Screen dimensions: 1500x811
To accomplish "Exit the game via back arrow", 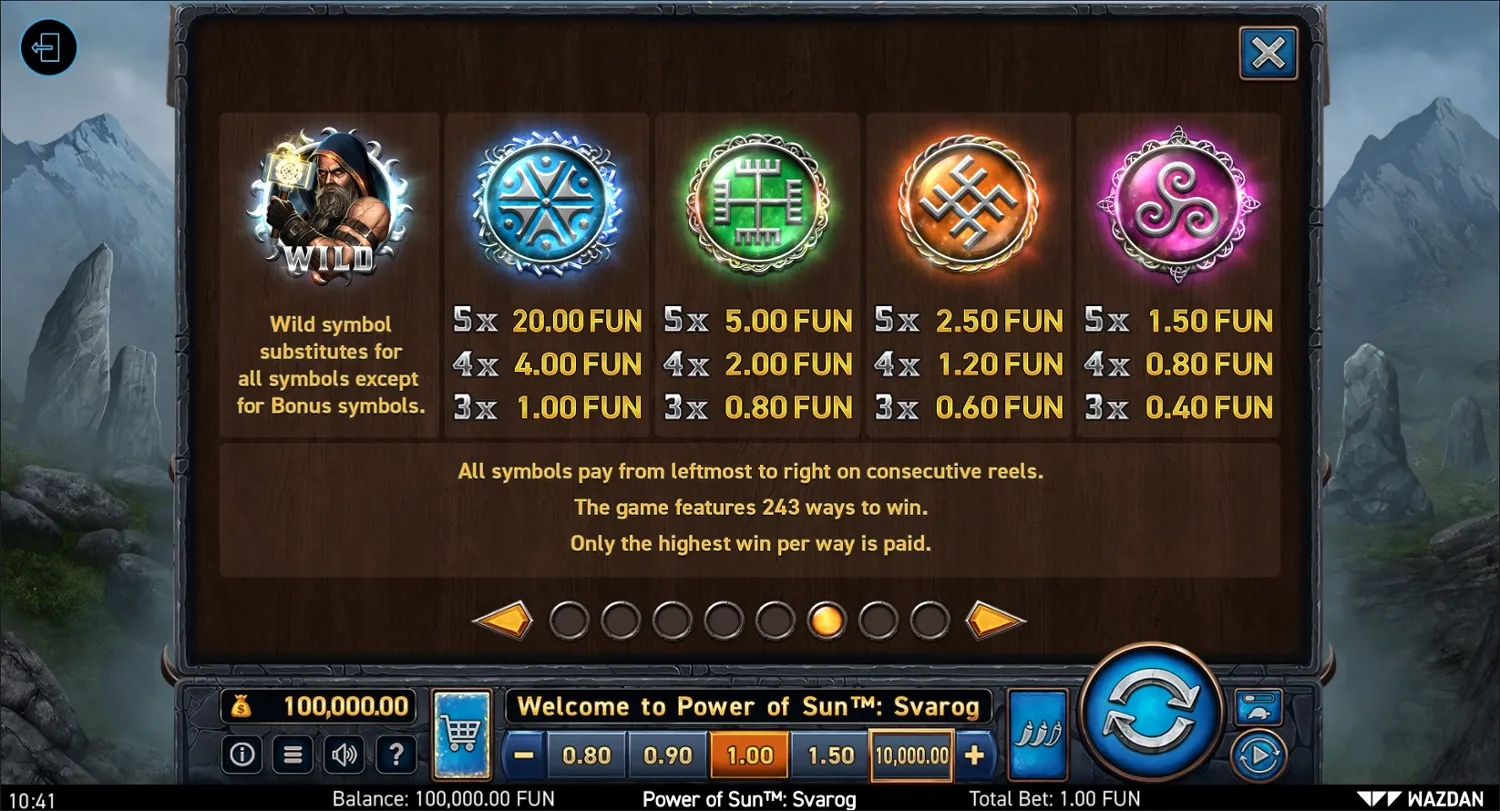I will (x=48, y=48).
